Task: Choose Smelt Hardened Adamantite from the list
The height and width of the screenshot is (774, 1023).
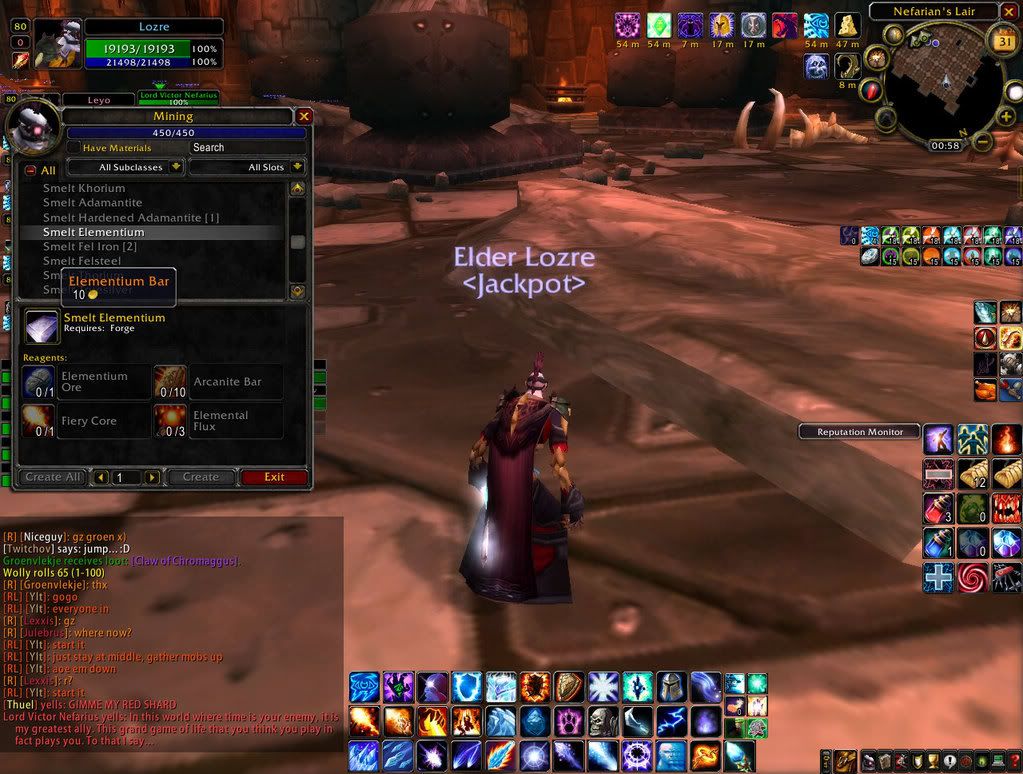Action: click(x=130, y=217)
